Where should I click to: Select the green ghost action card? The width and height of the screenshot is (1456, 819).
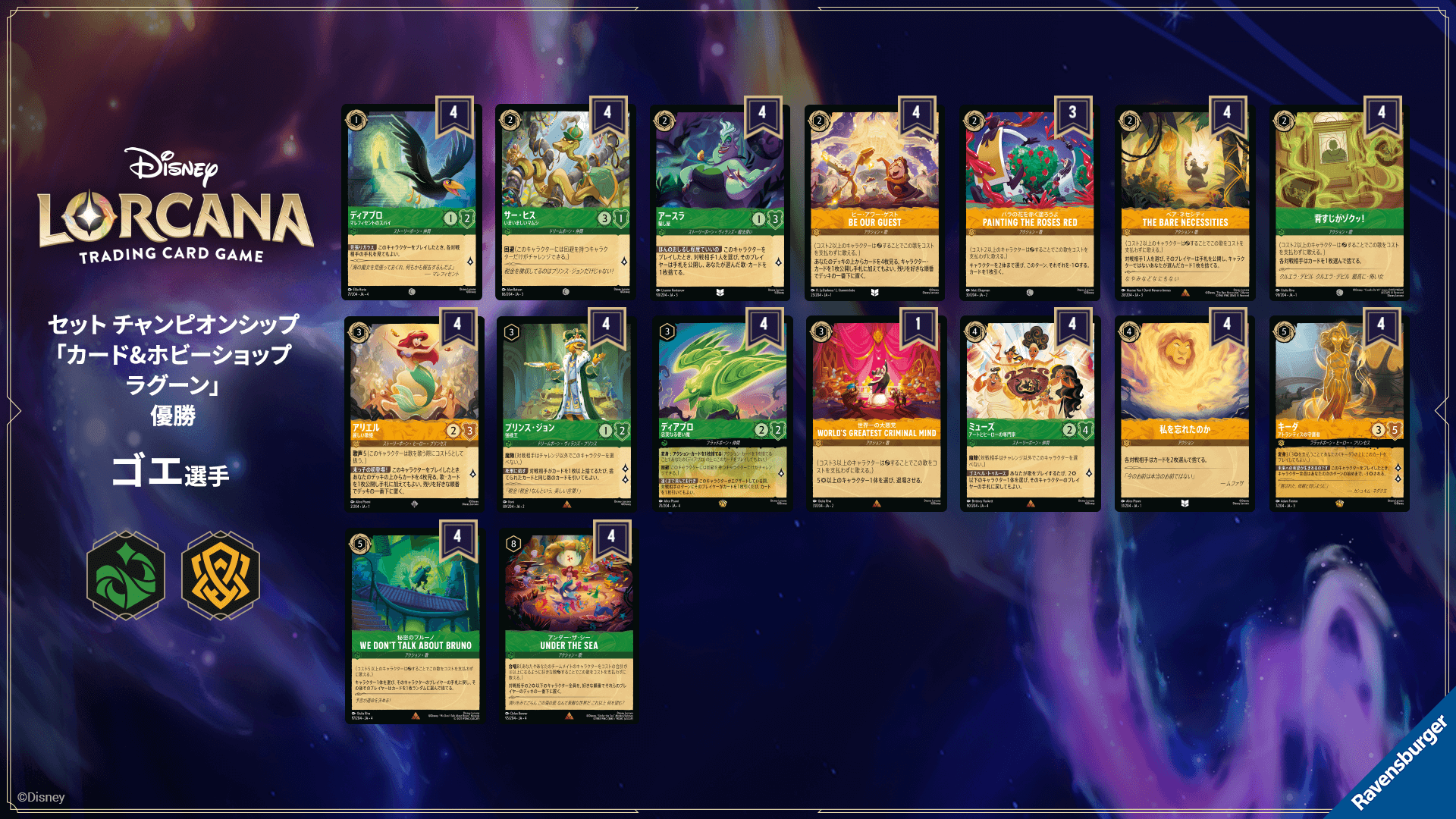click(1339, 202)
